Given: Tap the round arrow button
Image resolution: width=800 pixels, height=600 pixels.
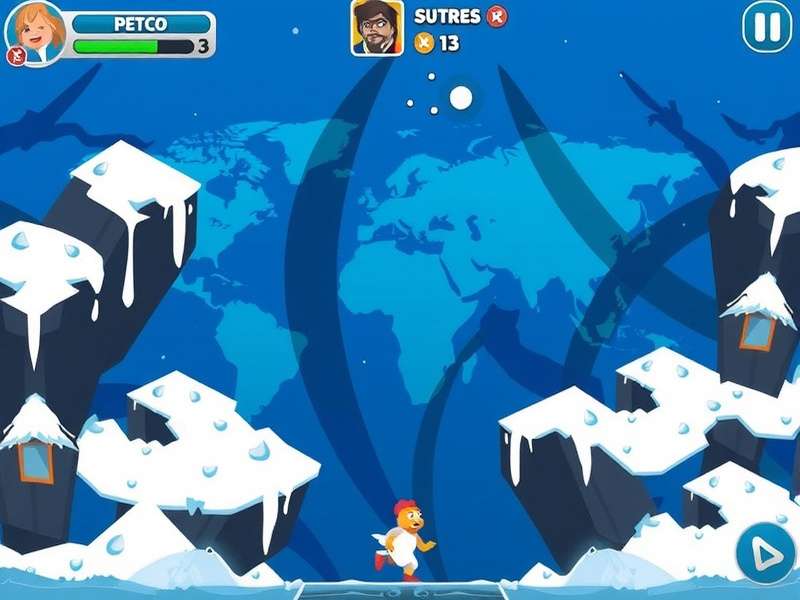Looking at the screenshot, I should tap(766, 552).
